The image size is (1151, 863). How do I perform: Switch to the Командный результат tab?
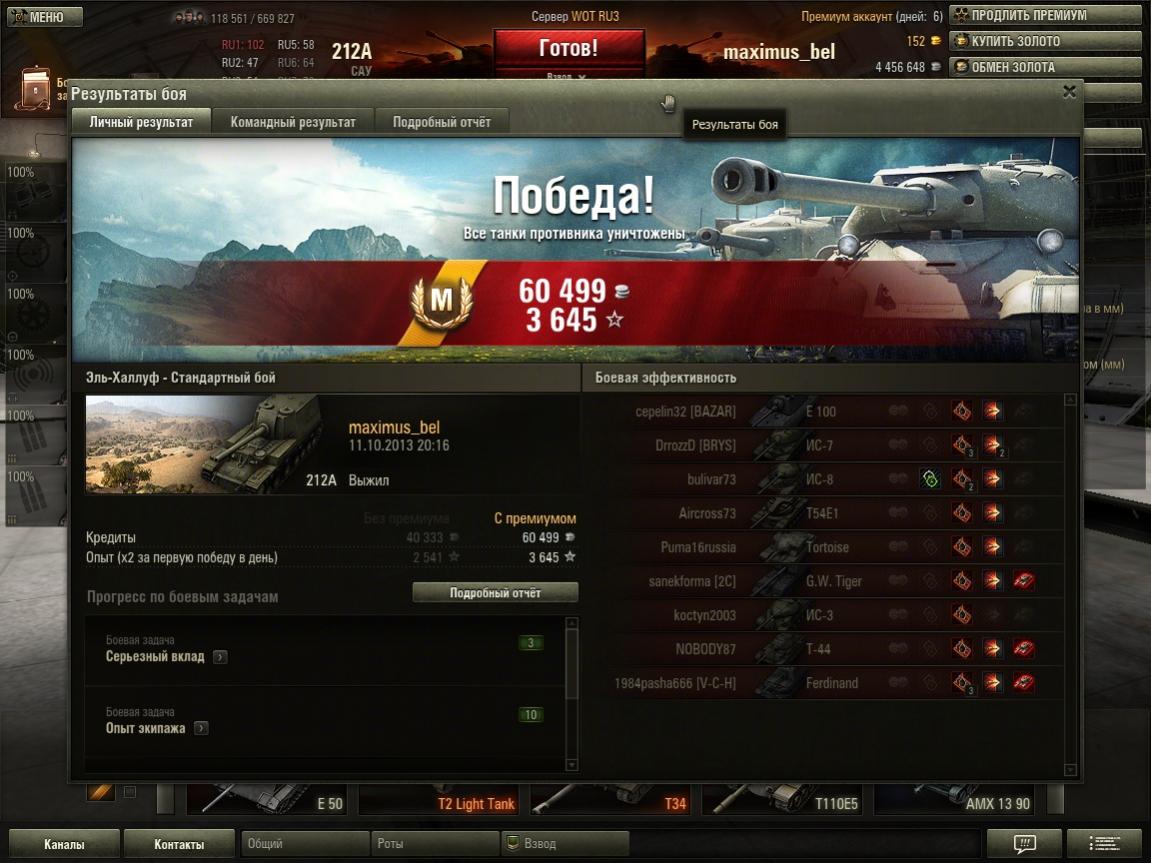pos(293,122)
